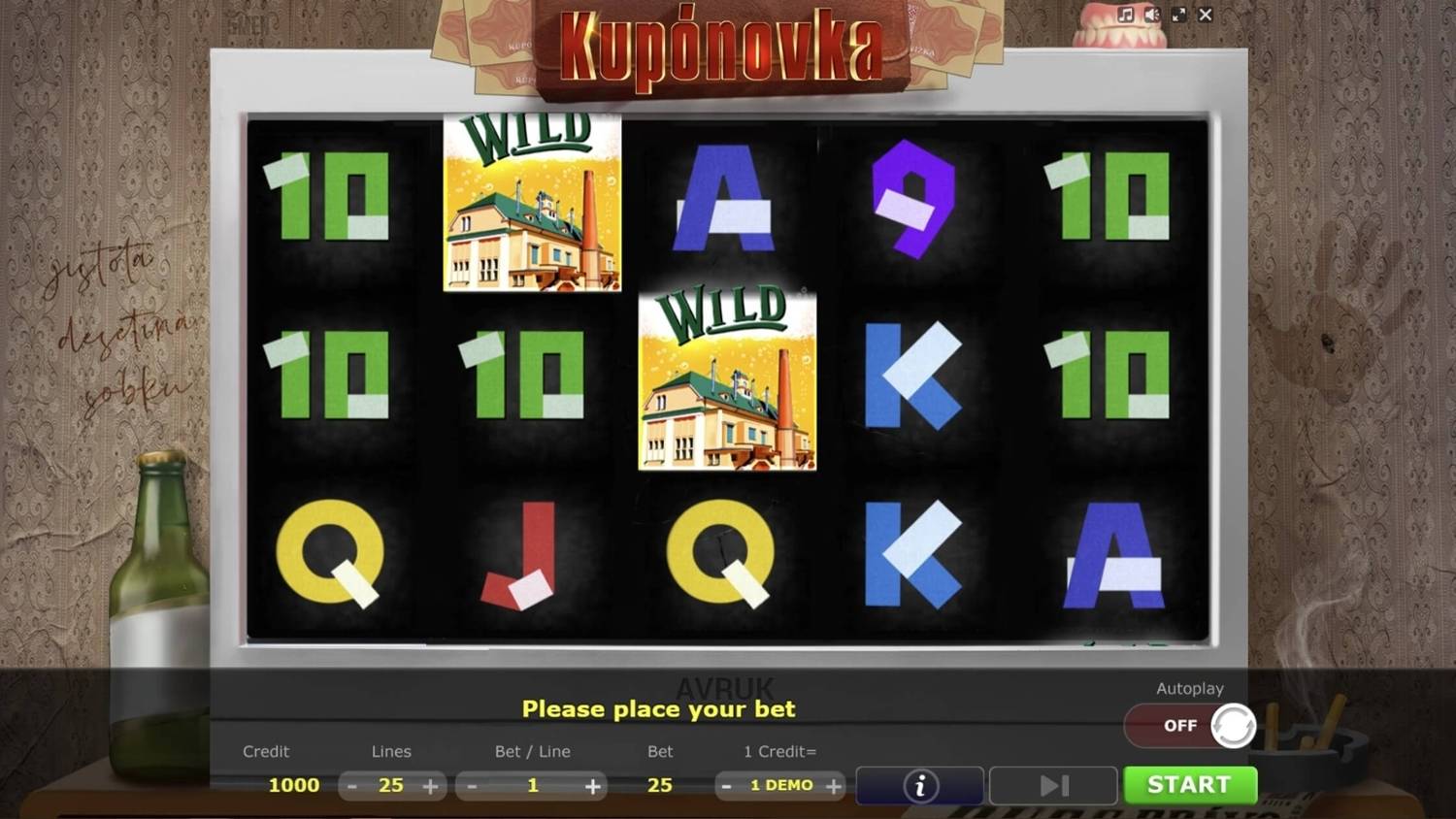Viewport: 1456px width, 819px height.
Task: Toggle the sound effects speaker icon
Action: [x=1152, y=15]
